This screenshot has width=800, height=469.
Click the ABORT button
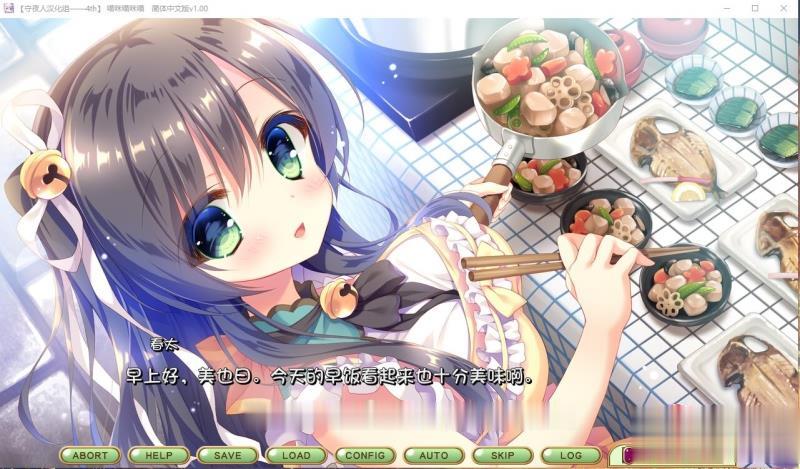90,455
